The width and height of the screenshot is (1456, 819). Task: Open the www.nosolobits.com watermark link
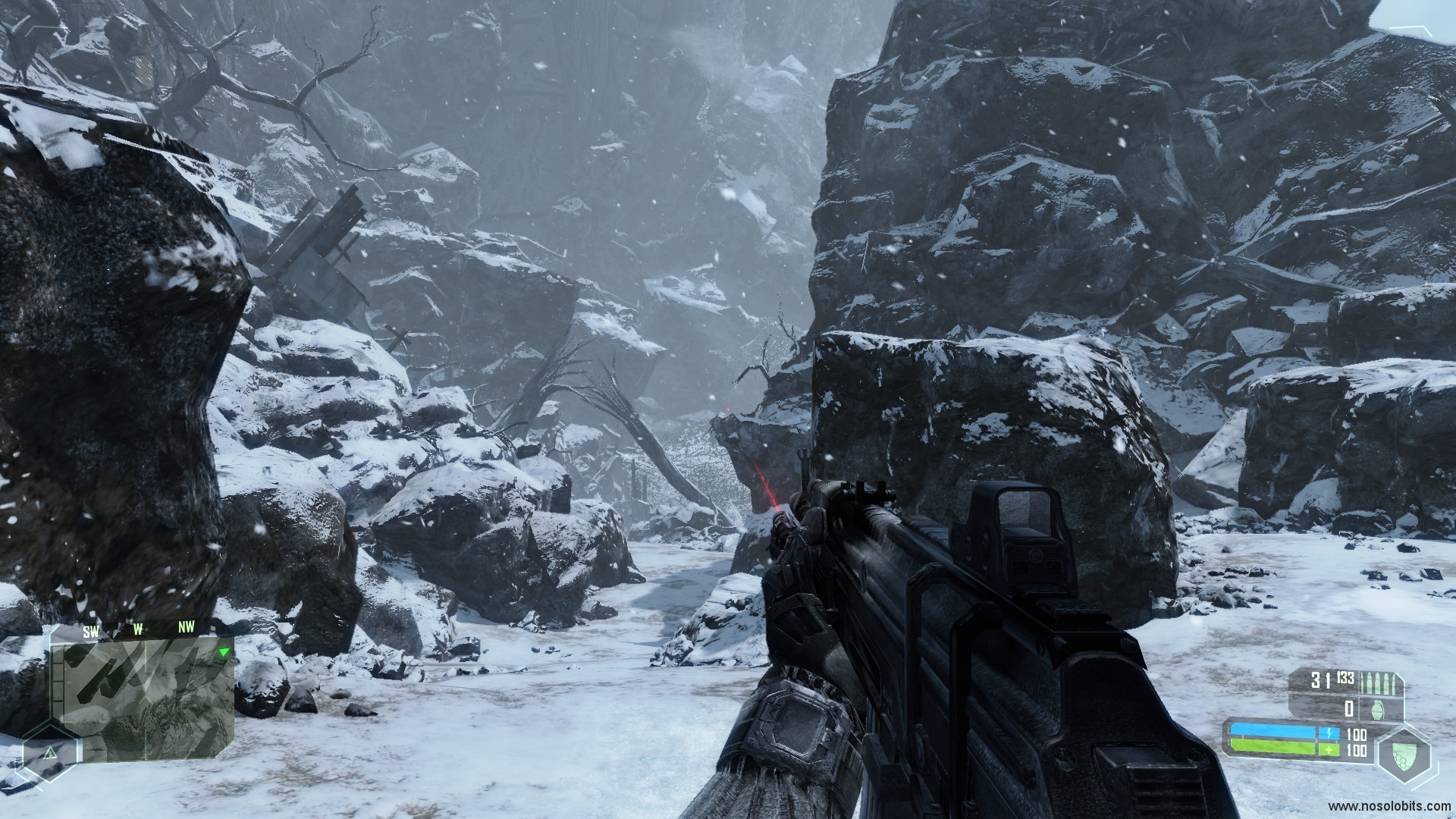click(x=1390, y=805)
